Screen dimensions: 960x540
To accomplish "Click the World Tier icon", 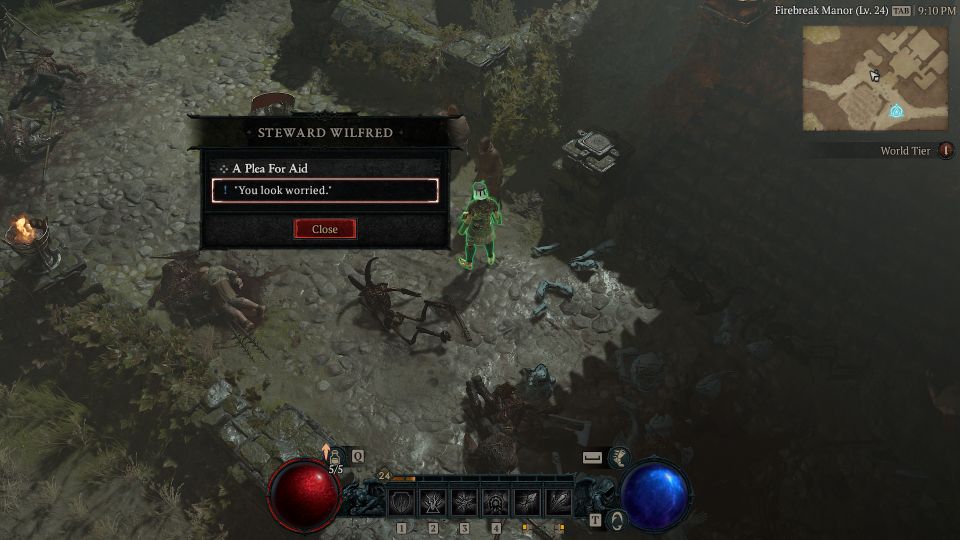I will (x=945, y=151).
